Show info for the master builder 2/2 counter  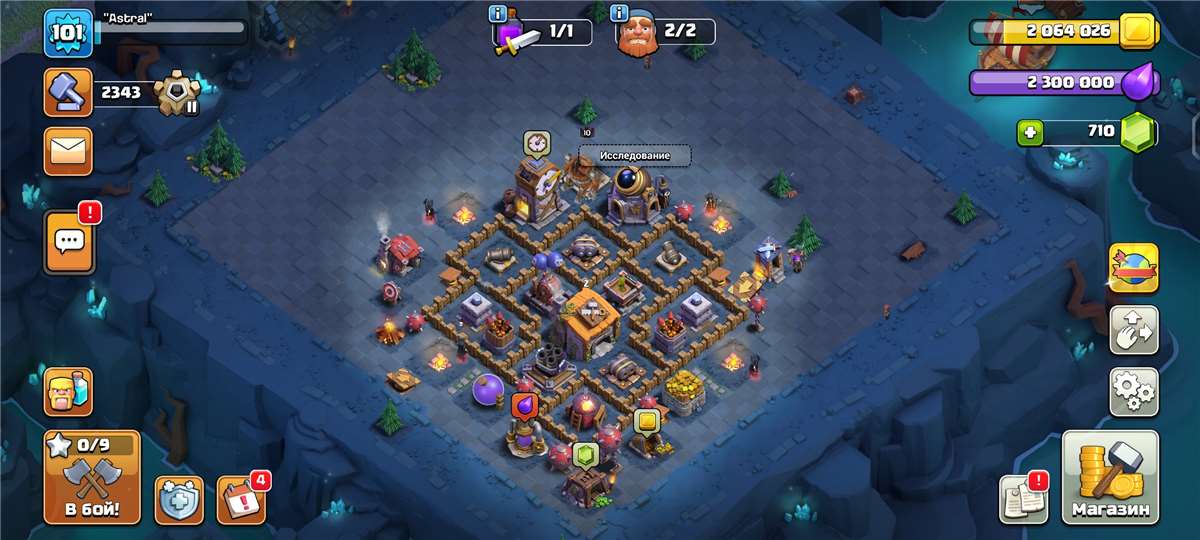(620, 14)
